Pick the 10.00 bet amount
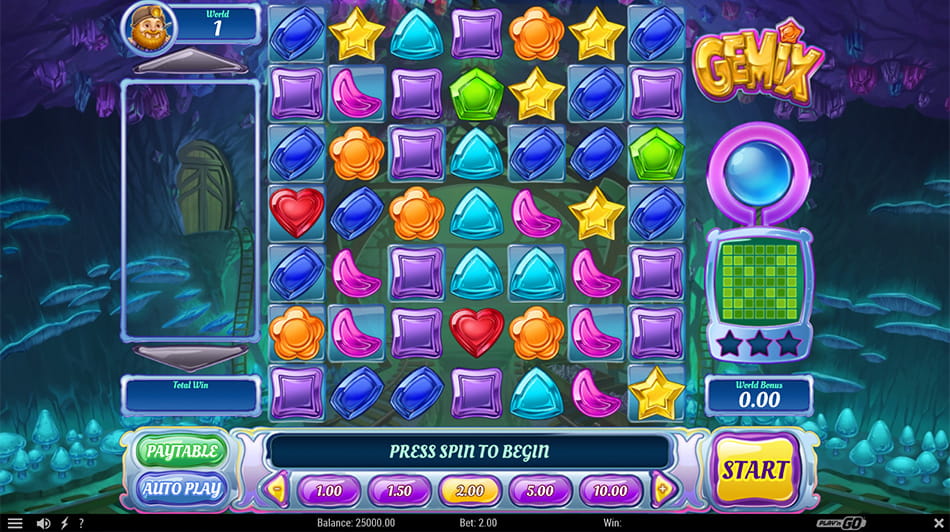 [609, 491]
